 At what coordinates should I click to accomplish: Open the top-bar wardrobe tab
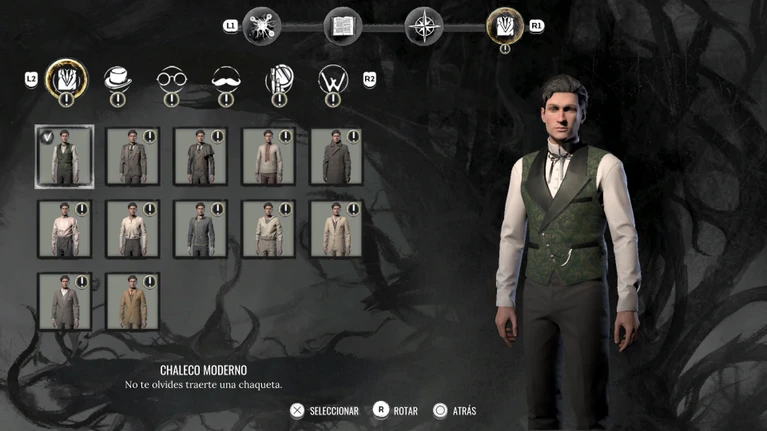(x=504, y=26)
